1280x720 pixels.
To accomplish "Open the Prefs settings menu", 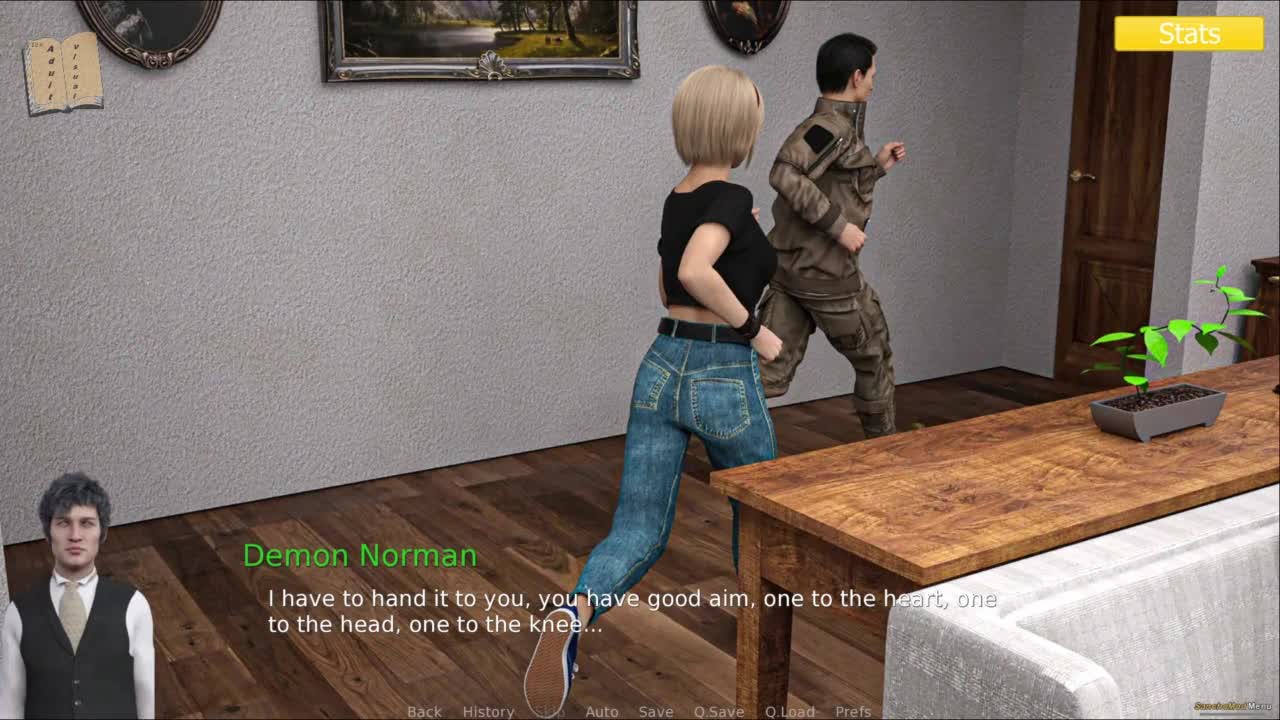I will tap(853, 711).
